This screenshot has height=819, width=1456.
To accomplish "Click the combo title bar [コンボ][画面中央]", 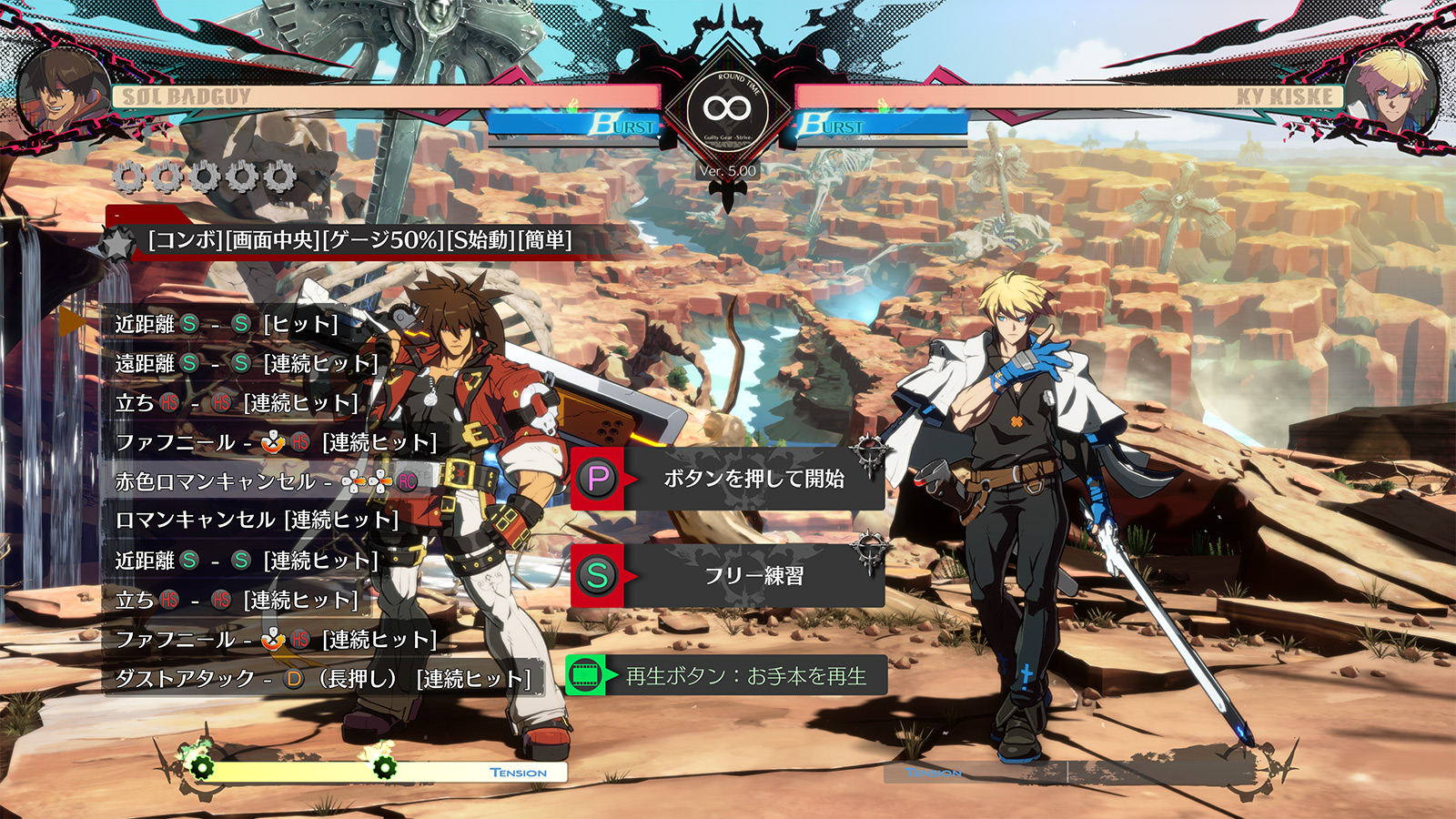I will pos(359,240).
